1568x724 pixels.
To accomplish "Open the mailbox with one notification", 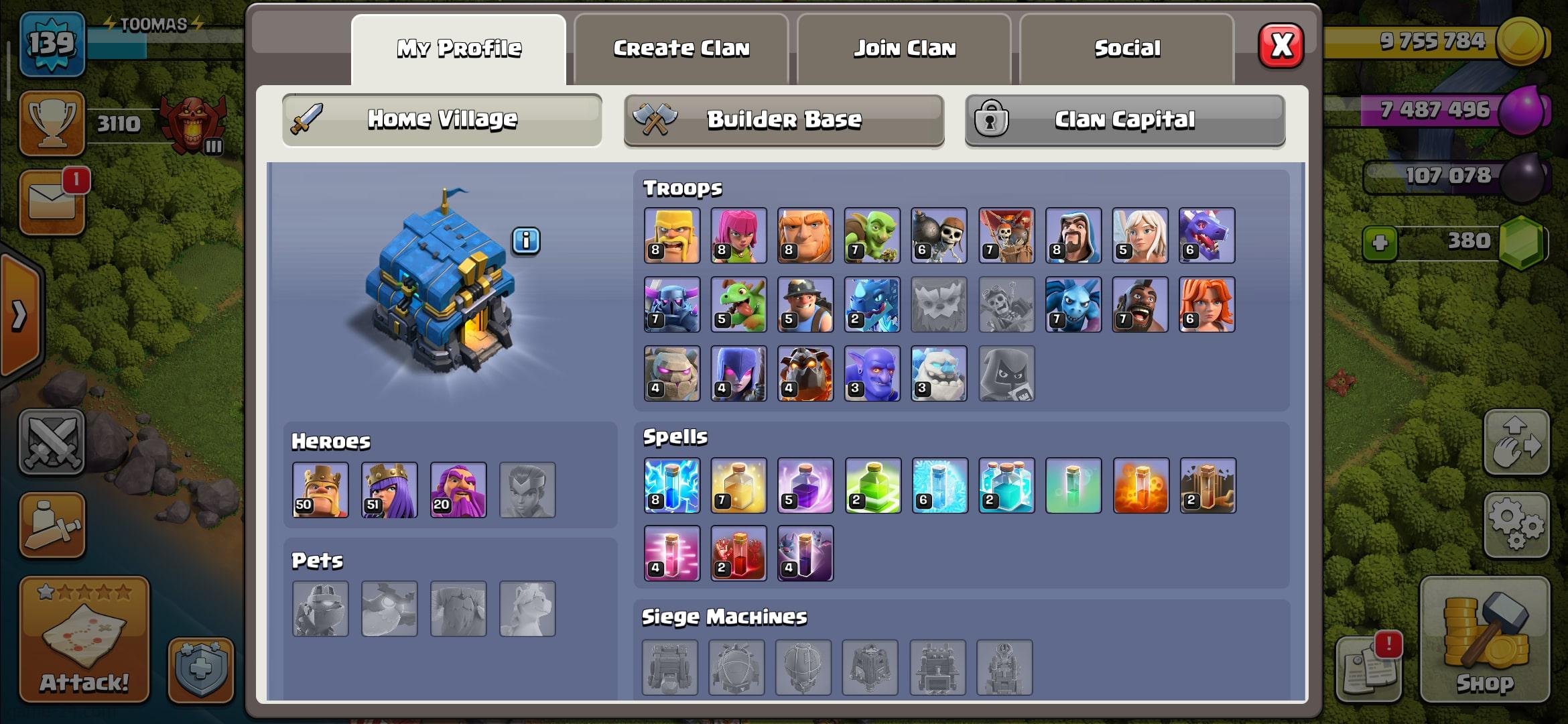I will coord(52,202).
